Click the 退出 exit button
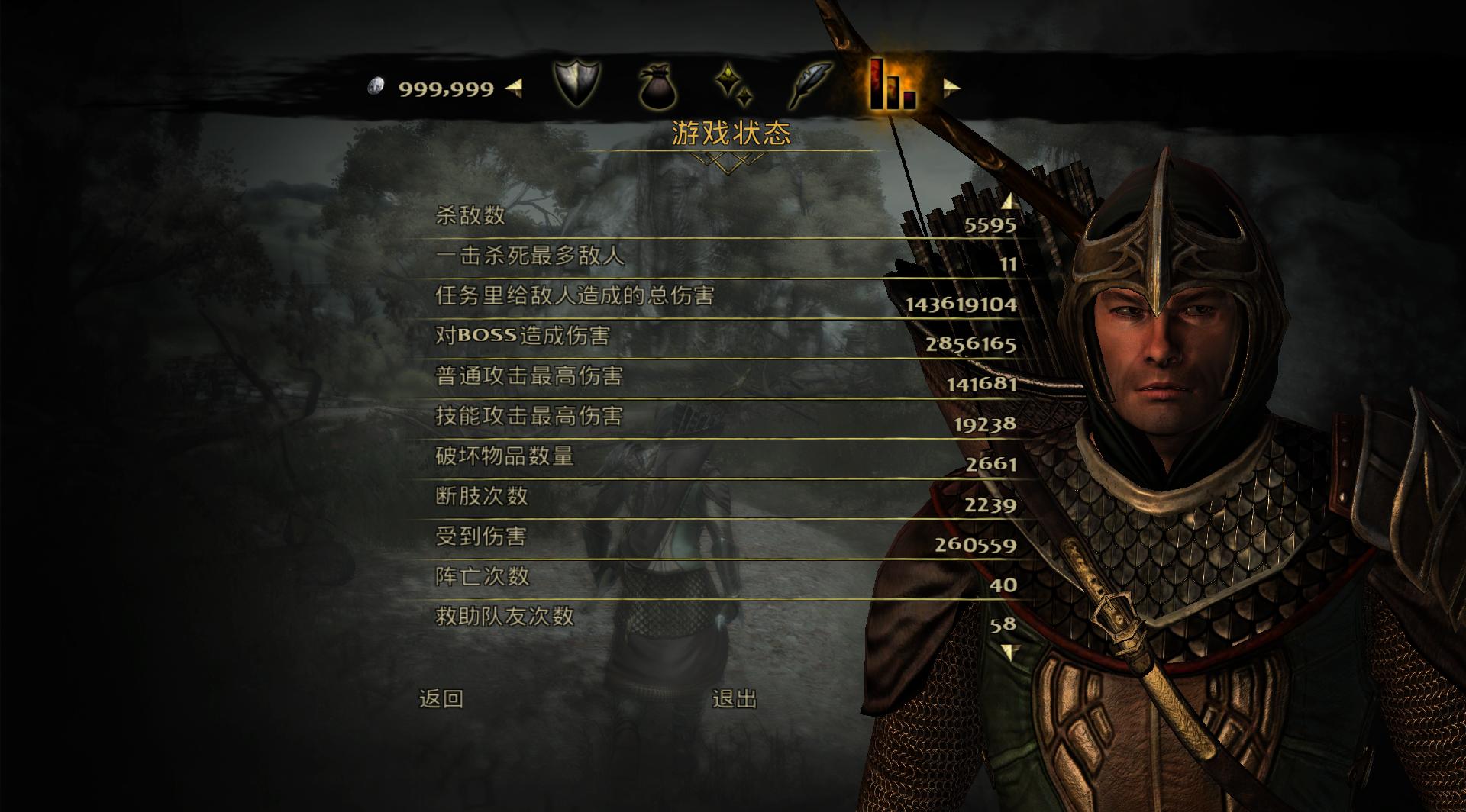Image resolution: width=1466 pixels, height=812 pixels. (735, 699)
